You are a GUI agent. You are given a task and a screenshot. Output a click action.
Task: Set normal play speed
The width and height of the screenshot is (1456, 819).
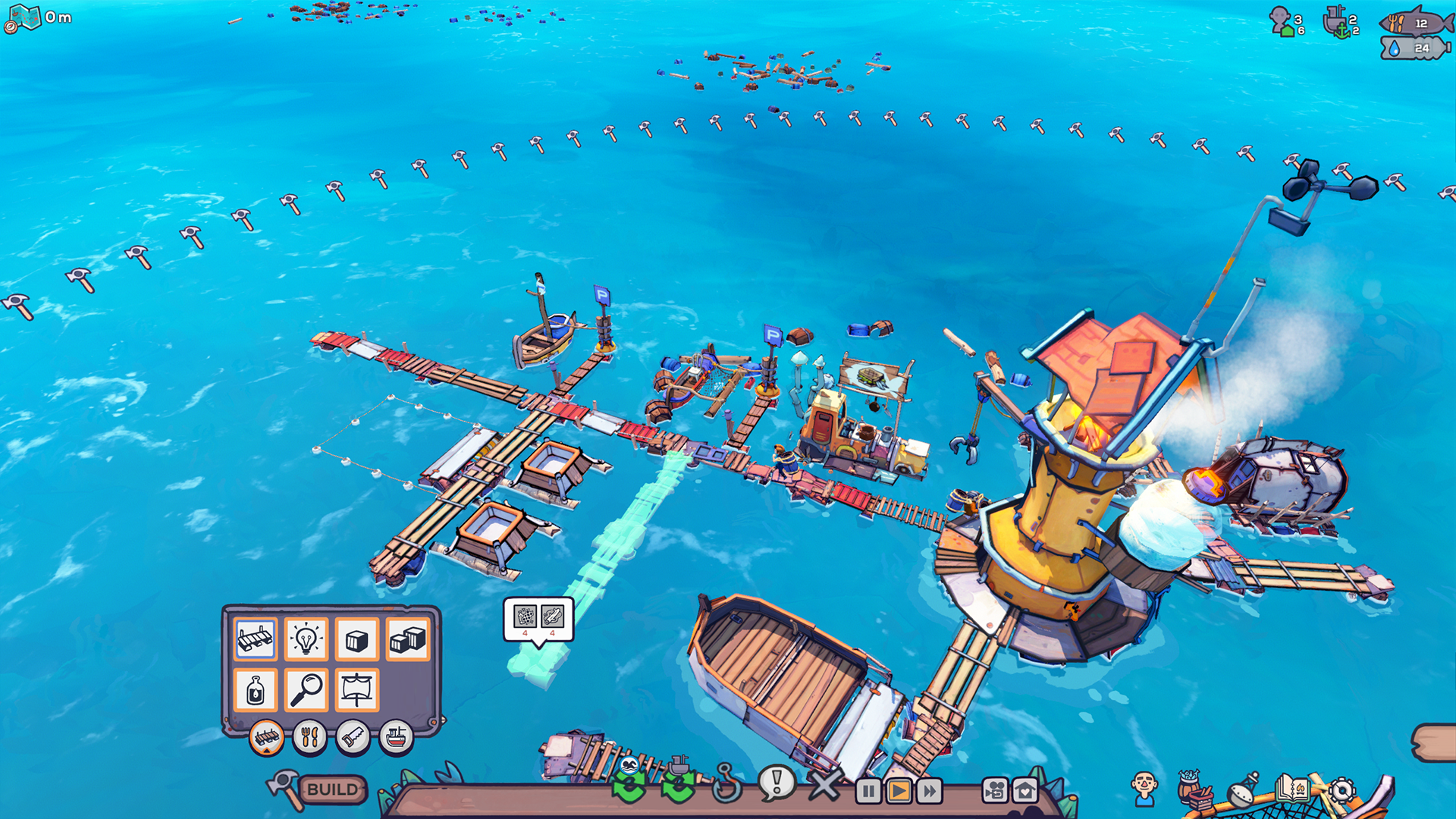coord(899,792)
